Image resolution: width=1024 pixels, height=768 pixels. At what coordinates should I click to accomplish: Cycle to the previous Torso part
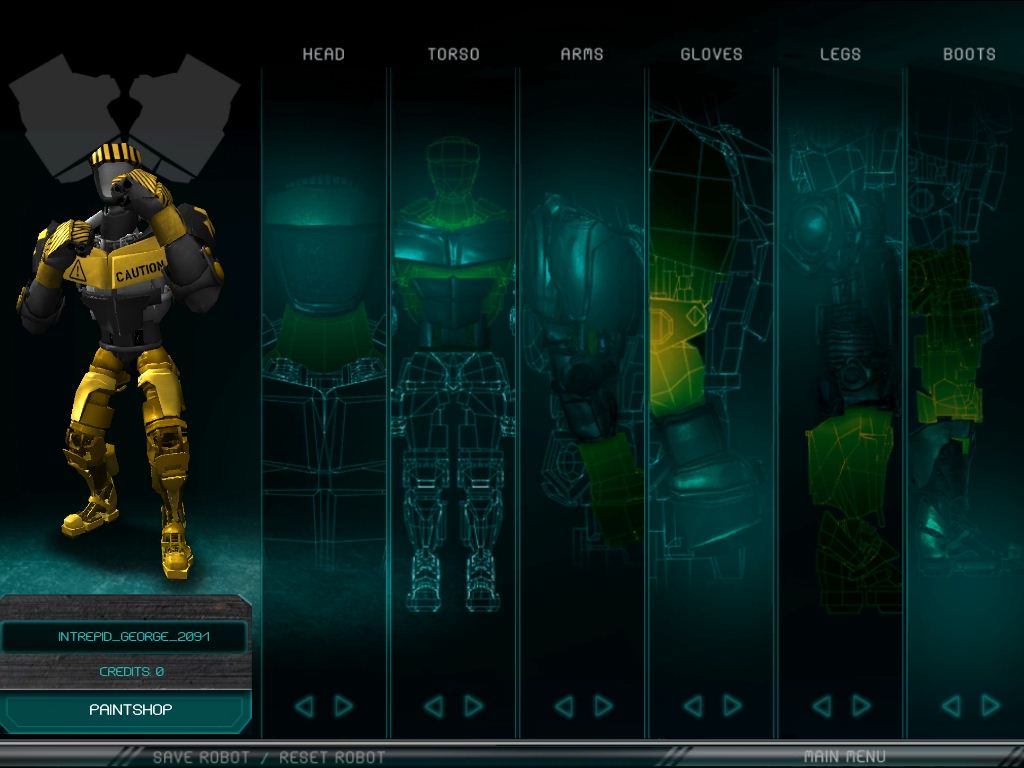point(433,707)
